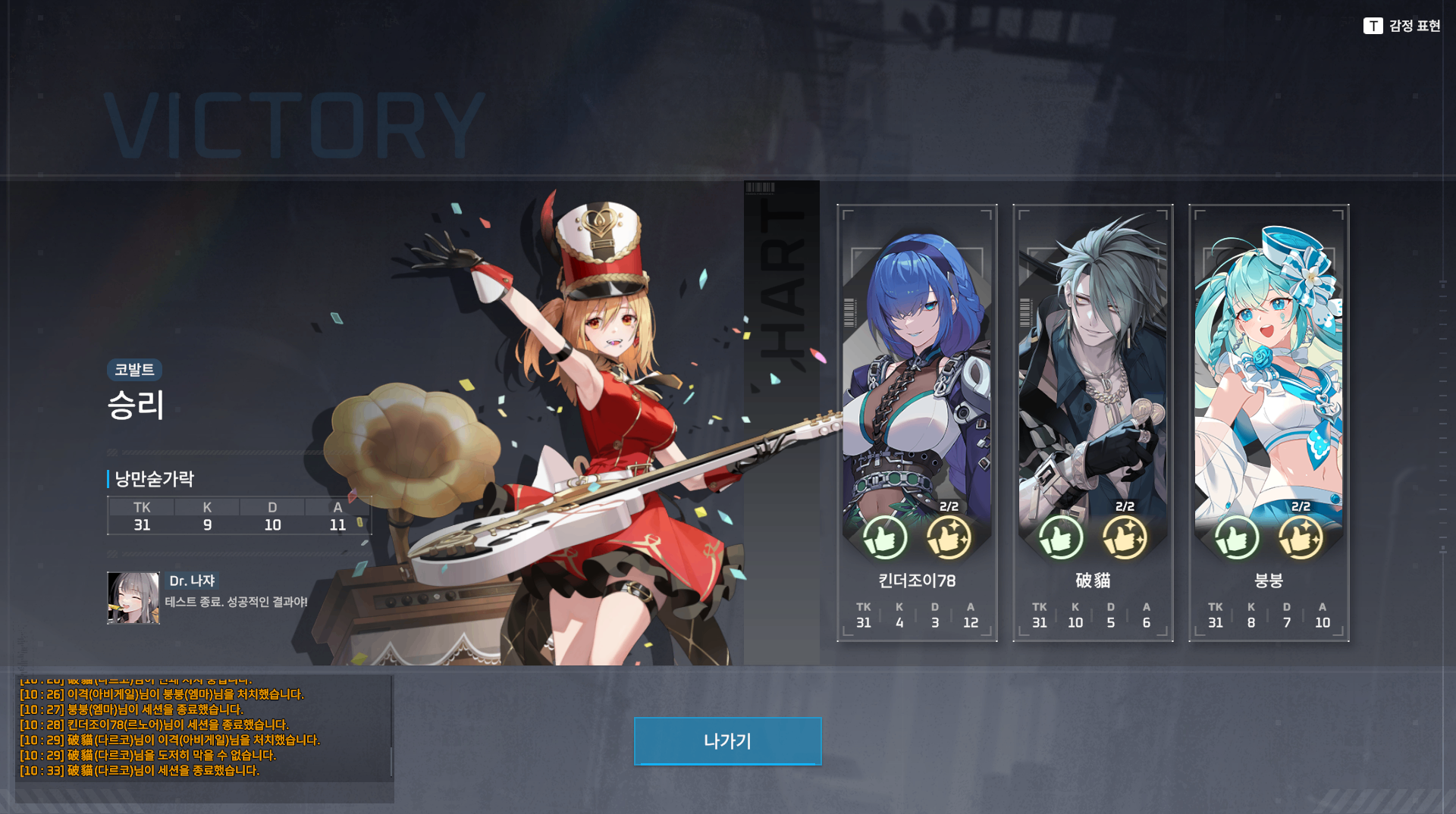Award 붕붕 the gold sparkle commend
This screenshot has width=1456, height=814.
pos(1300,538)
